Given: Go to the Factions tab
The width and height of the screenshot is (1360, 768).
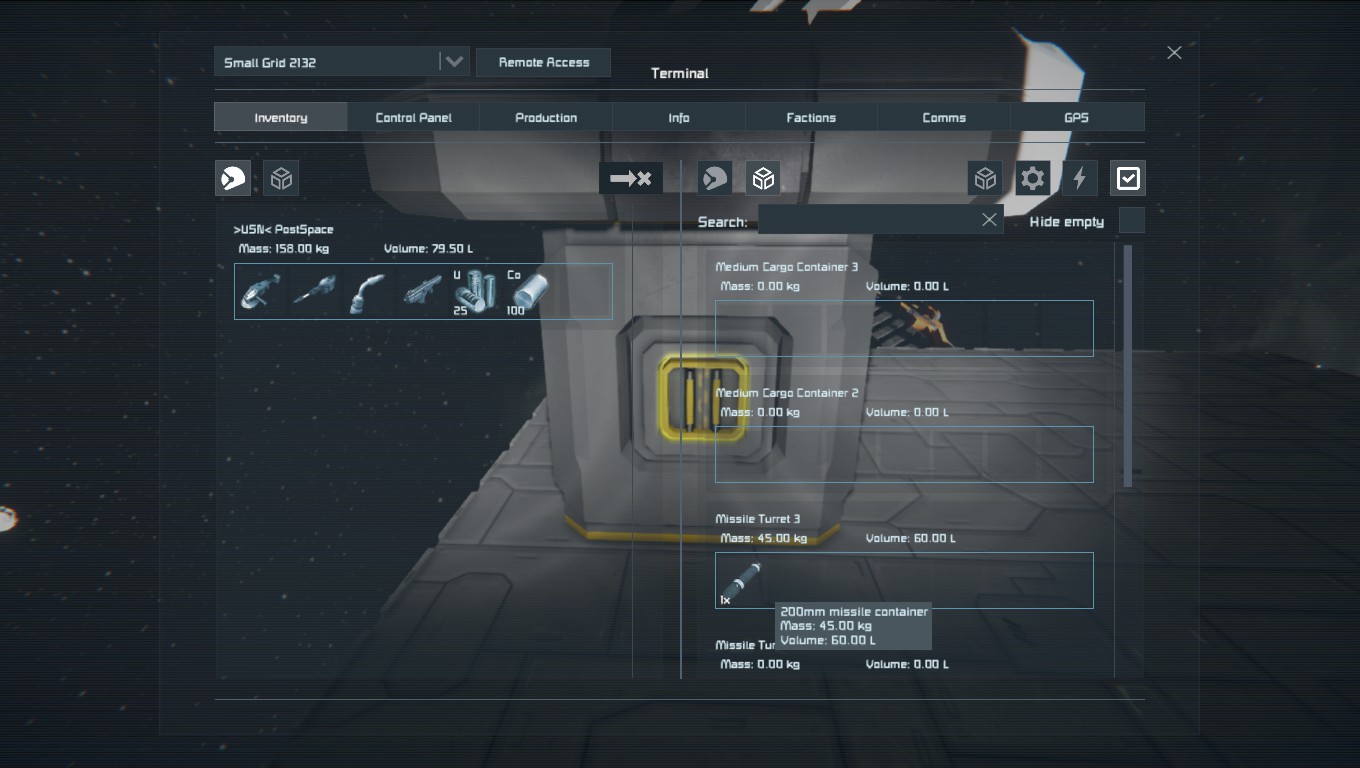Looking at the screenshot, I should pyautogui.click(x=811, y=117).
